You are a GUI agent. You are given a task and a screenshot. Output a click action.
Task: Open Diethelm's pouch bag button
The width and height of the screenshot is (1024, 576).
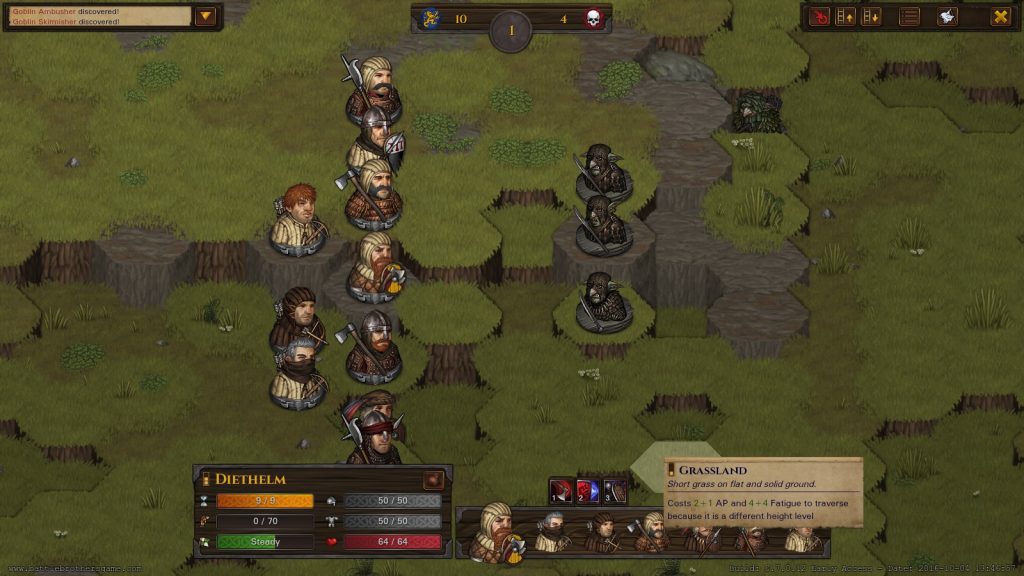(x=433, y=479)
